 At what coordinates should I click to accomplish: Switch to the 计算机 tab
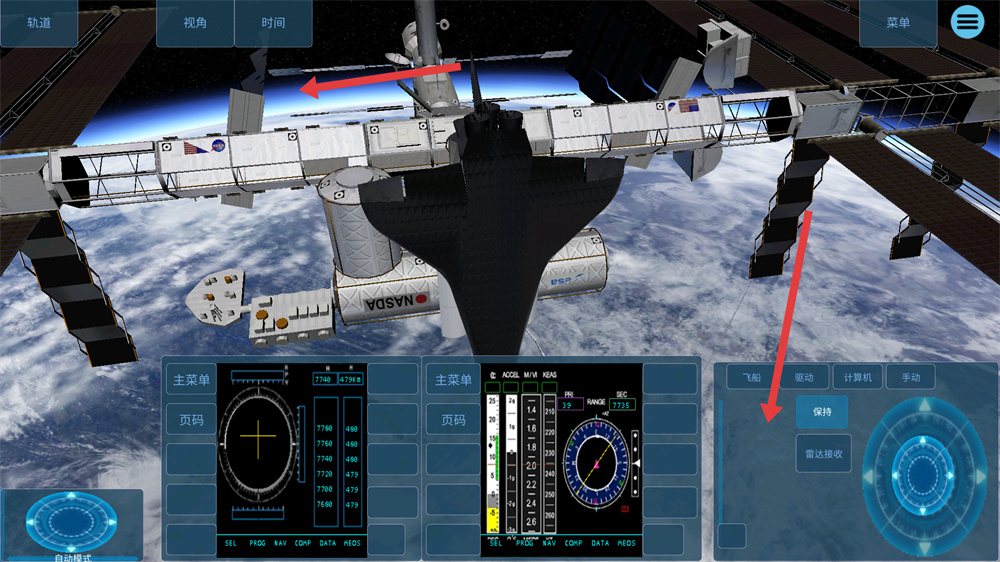pyautogui.click(x=857, y=377)
